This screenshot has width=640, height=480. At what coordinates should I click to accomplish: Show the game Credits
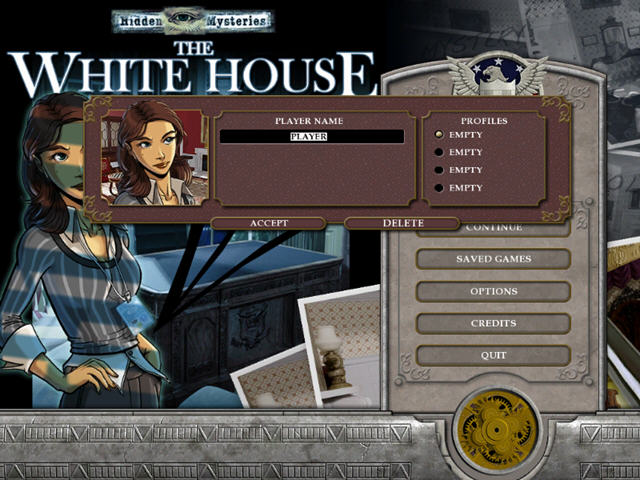(493, 323)
